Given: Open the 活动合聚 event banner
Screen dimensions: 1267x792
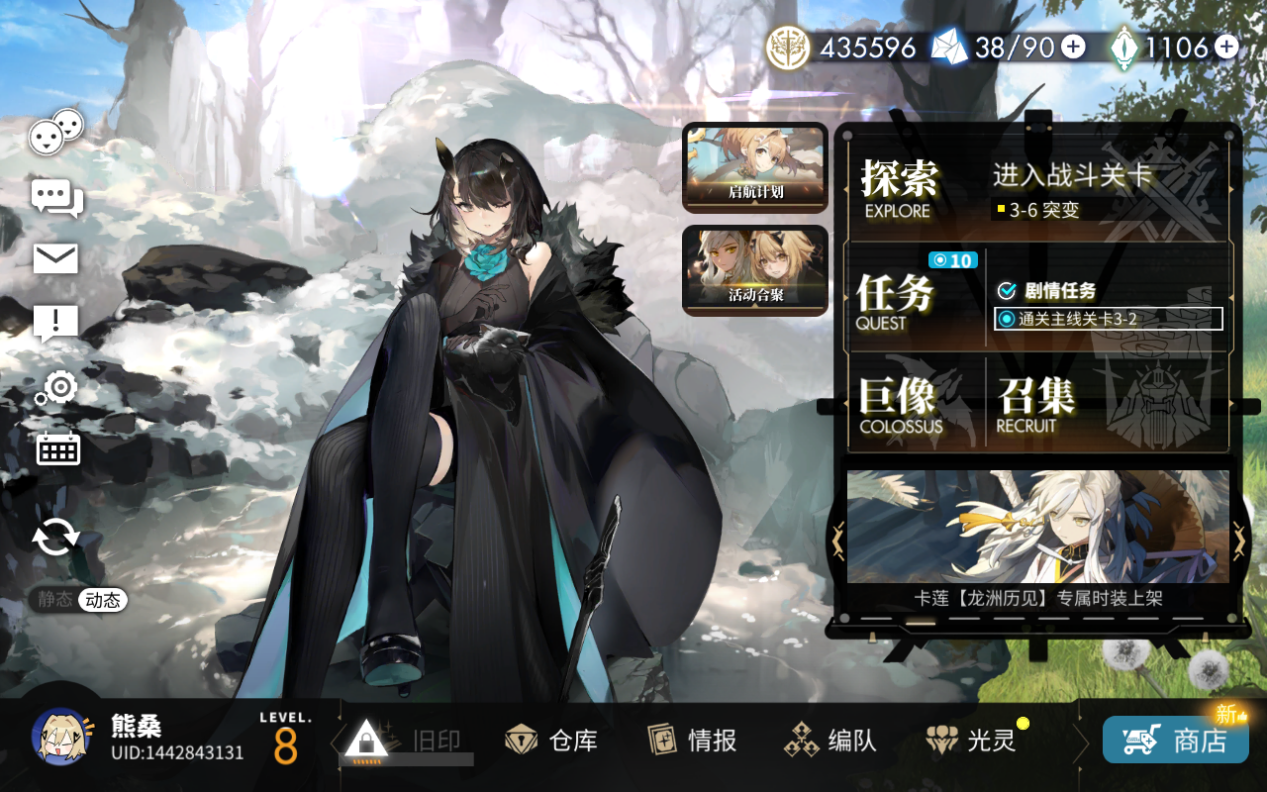Looking at the screenshot, I should point(755,270).
